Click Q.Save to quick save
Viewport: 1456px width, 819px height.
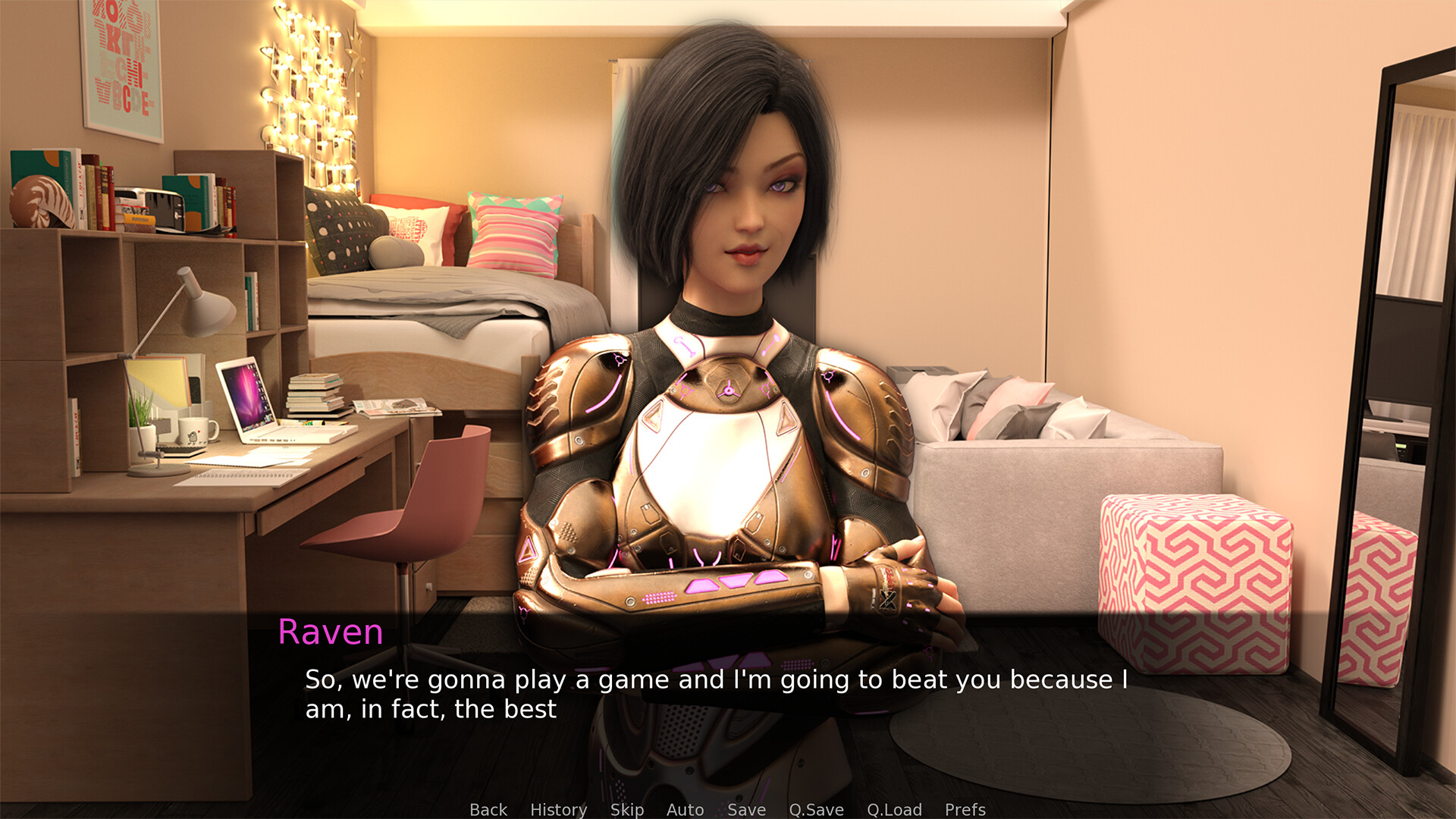click(816, 809)
